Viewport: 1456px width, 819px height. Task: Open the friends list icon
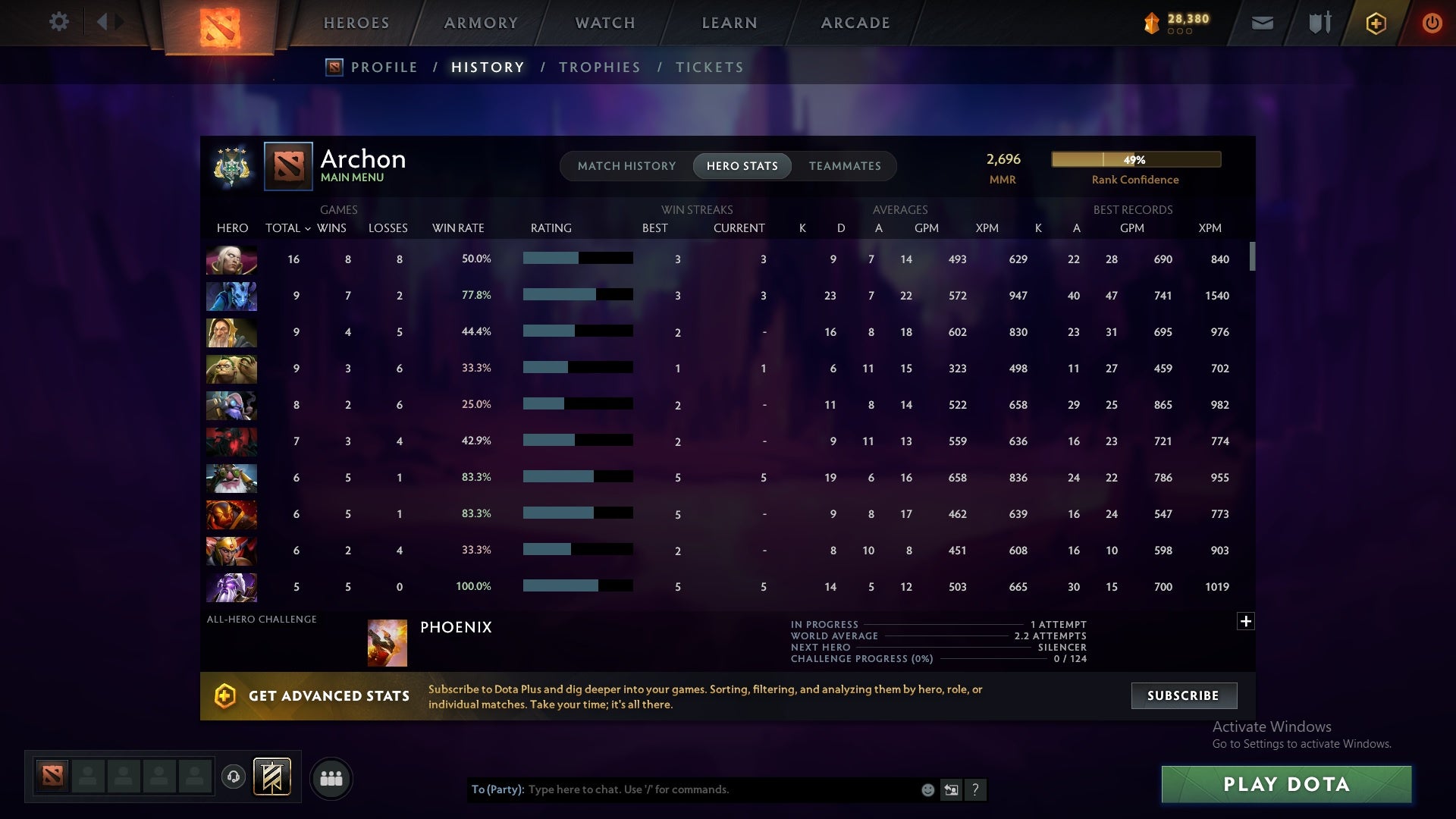click(331, 778)
